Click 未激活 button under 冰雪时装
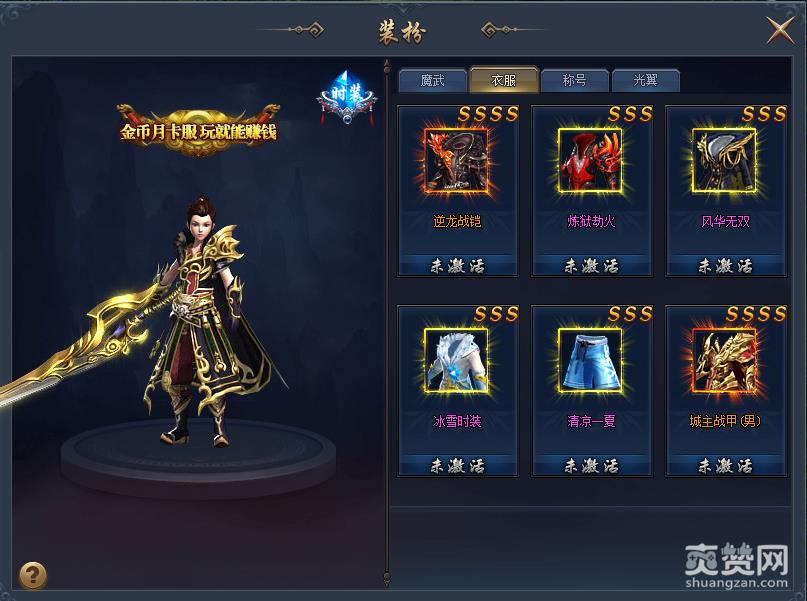This screenshot has height=601, width=807. 457,466
